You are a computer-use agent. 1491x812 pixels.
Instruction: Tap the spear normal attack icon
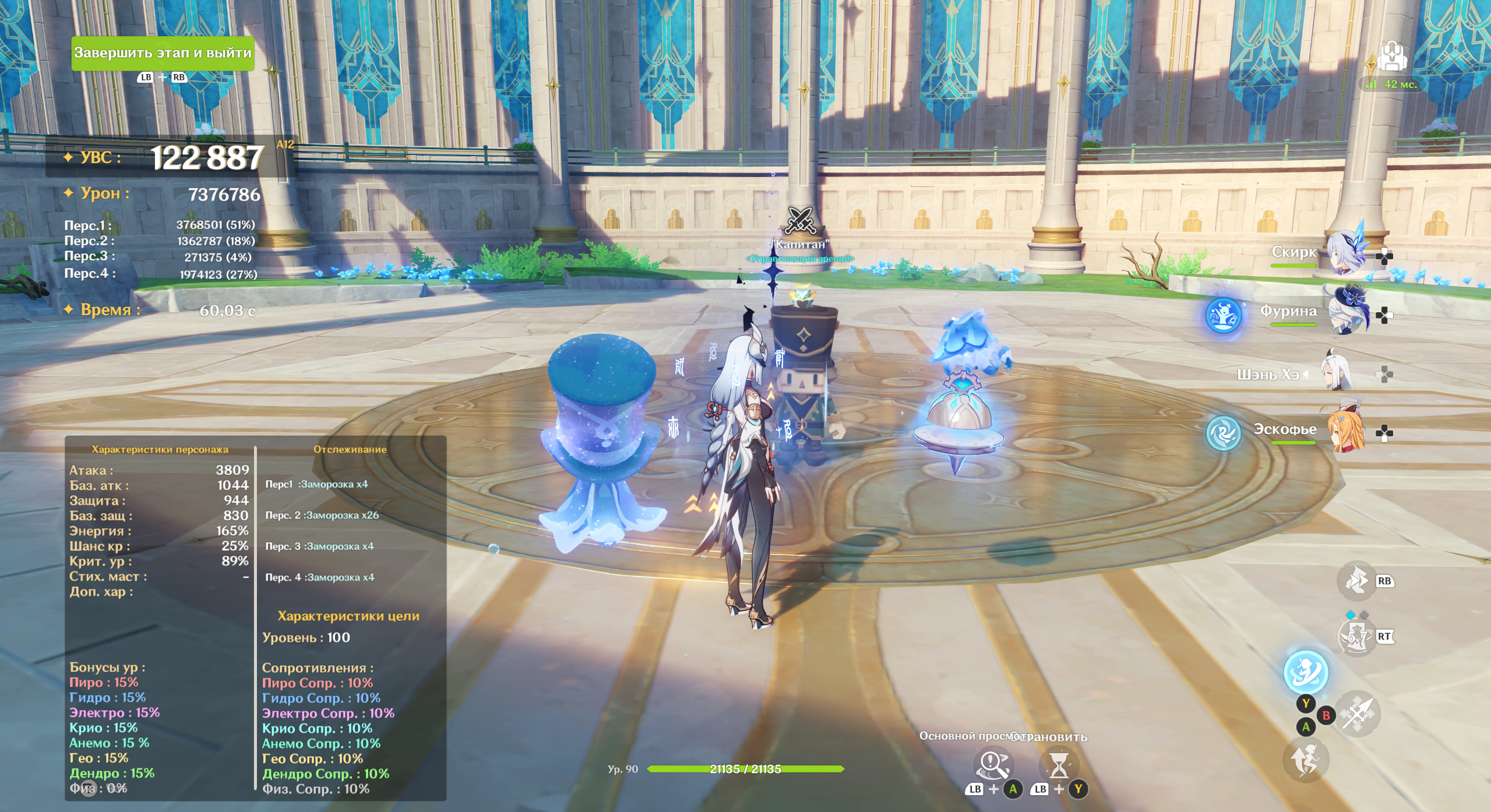point(1358,714)
